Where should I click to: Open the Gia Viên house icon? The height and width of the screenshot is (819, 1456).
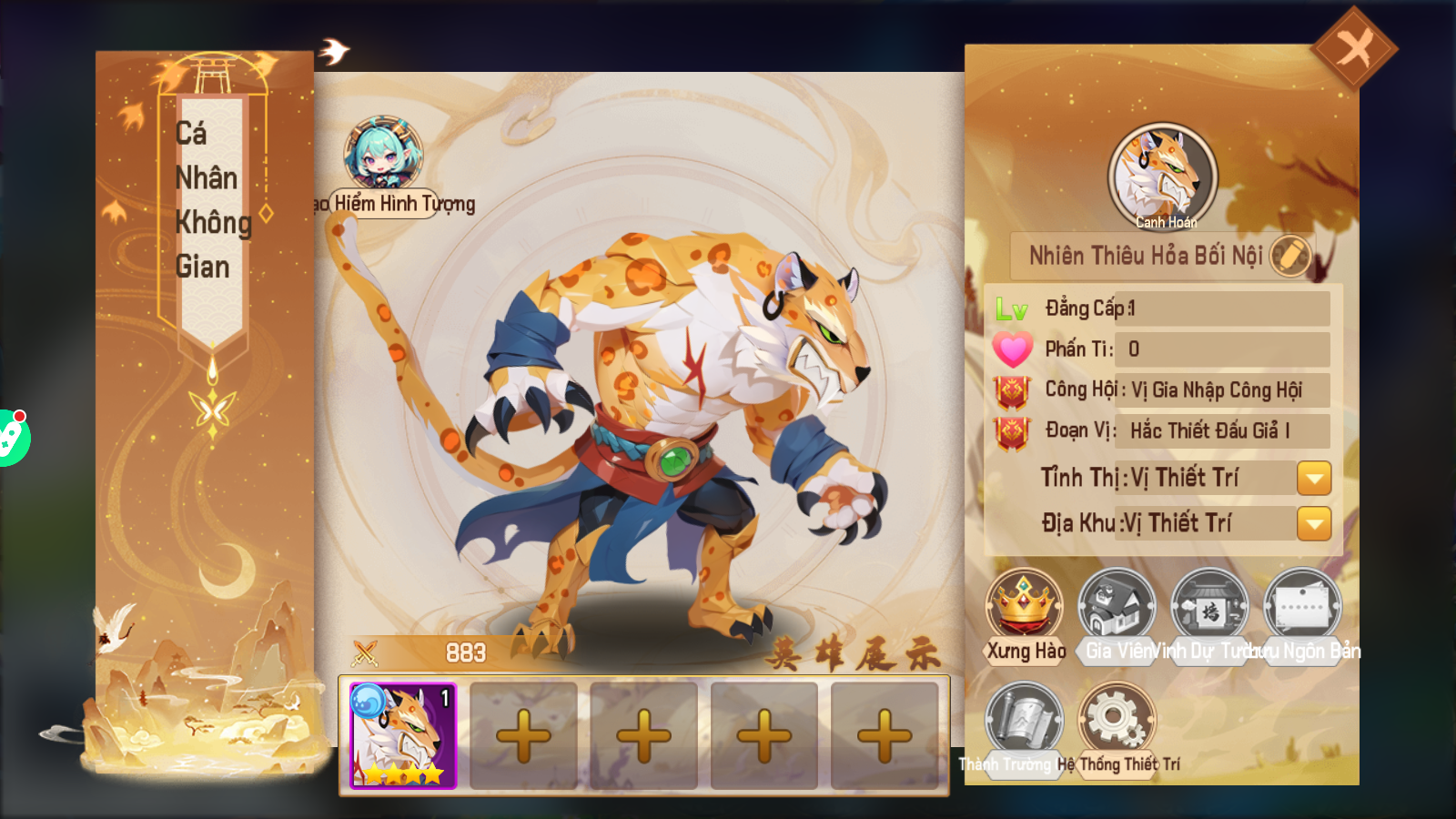(x=1117, y=605)
